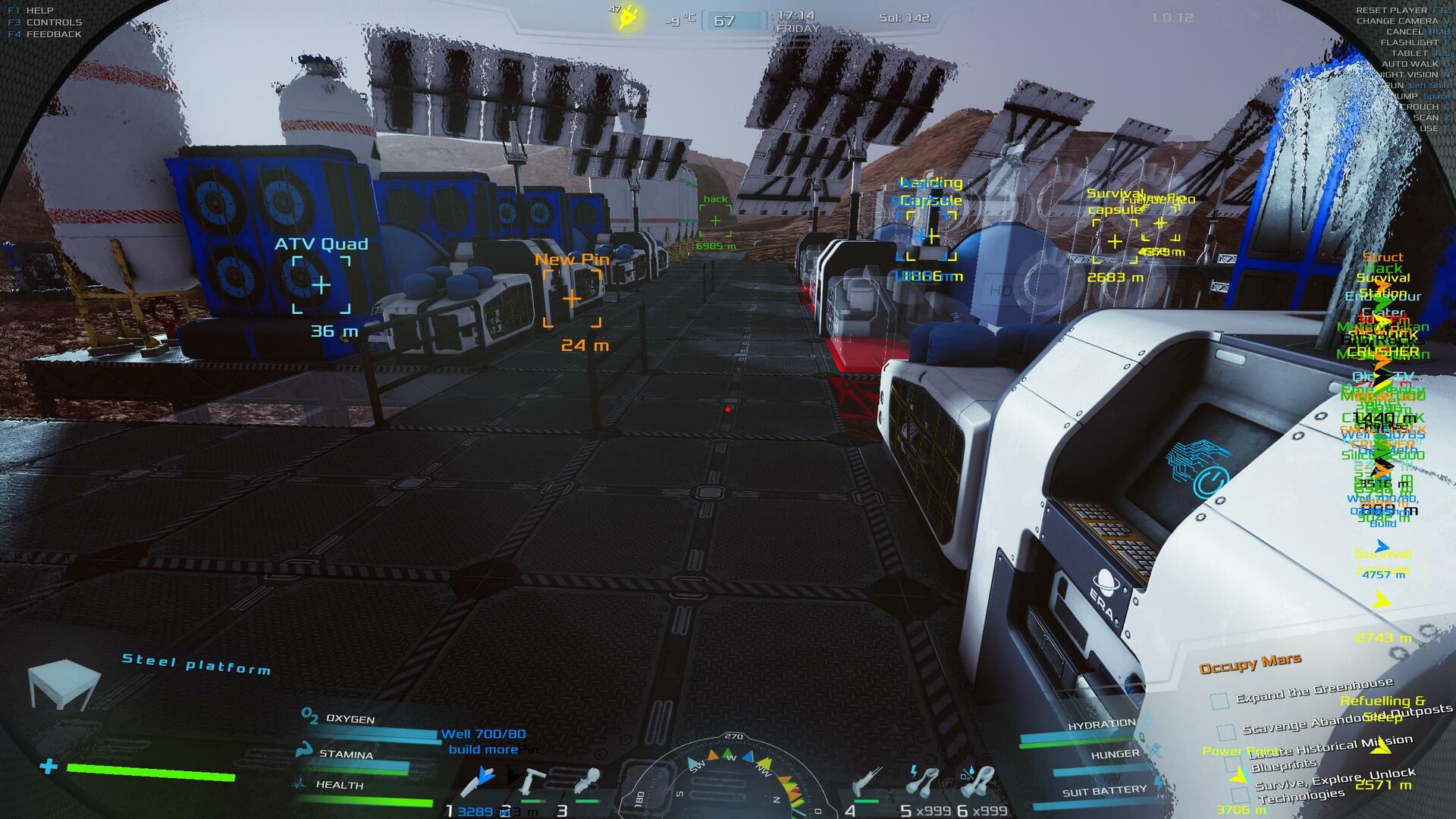1456x819 pixels.
Task: Select hotbar slot 4 tool
Action: pyautogui.click(x=868, y=783)
